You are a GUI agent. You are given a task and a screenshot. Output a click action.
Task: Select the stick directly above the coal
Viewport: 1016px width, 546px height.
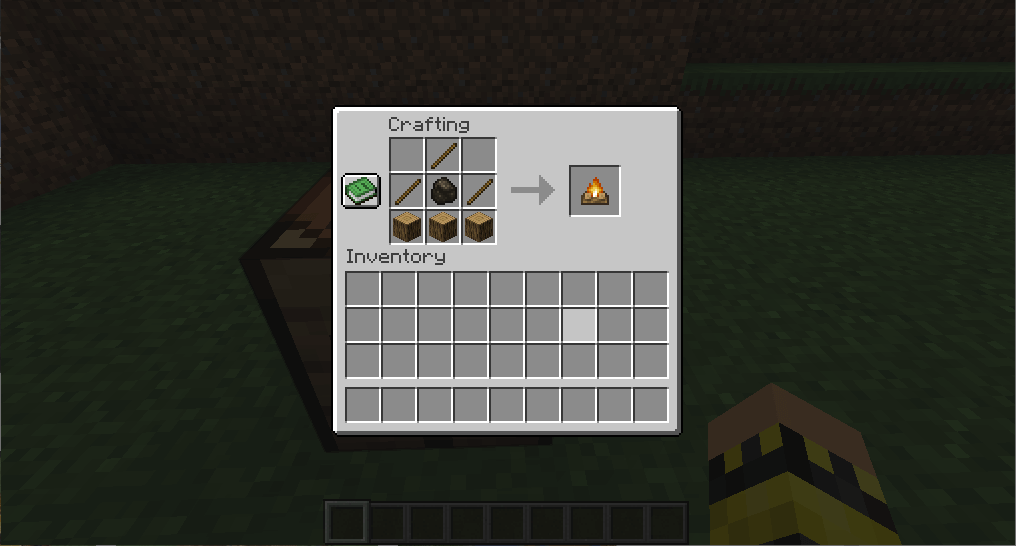tap(443, 155)
